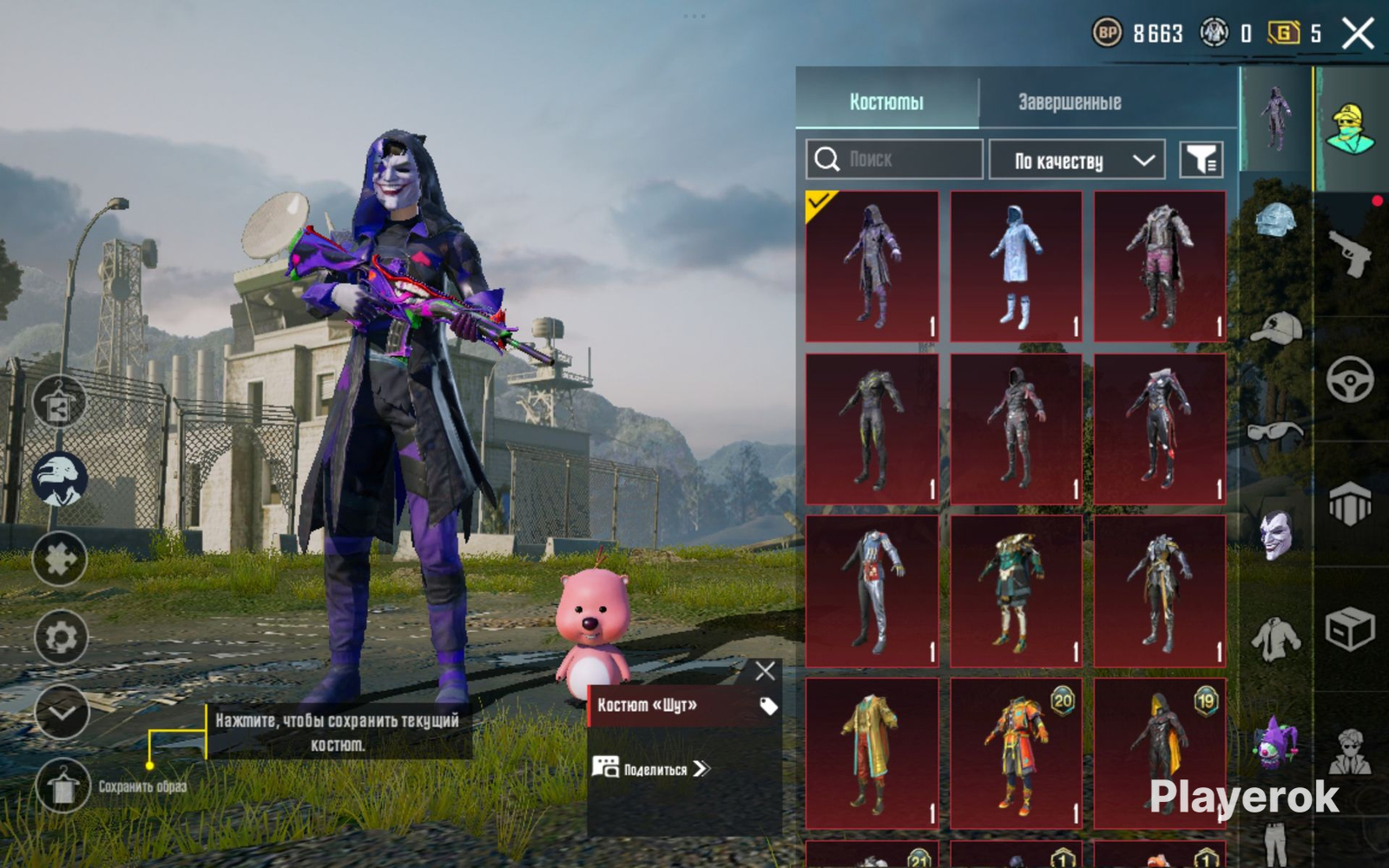Select the baseball cap category
The width and height of the screenshot is (1389, 868).
point(1276,328)
